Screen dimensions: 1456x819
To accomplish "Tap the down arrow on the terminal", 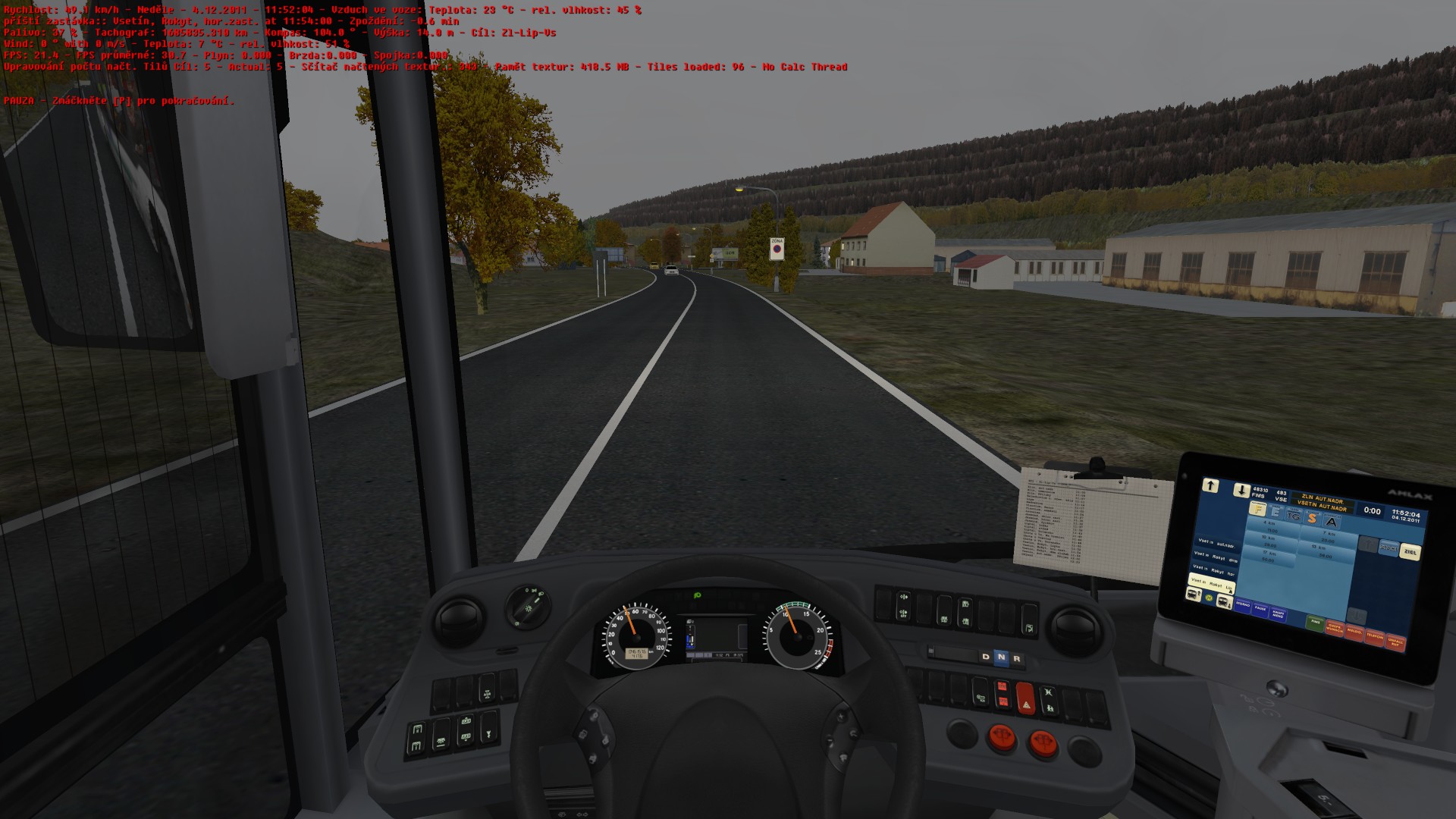I will pyautogui.click(x=1241, y=490).
